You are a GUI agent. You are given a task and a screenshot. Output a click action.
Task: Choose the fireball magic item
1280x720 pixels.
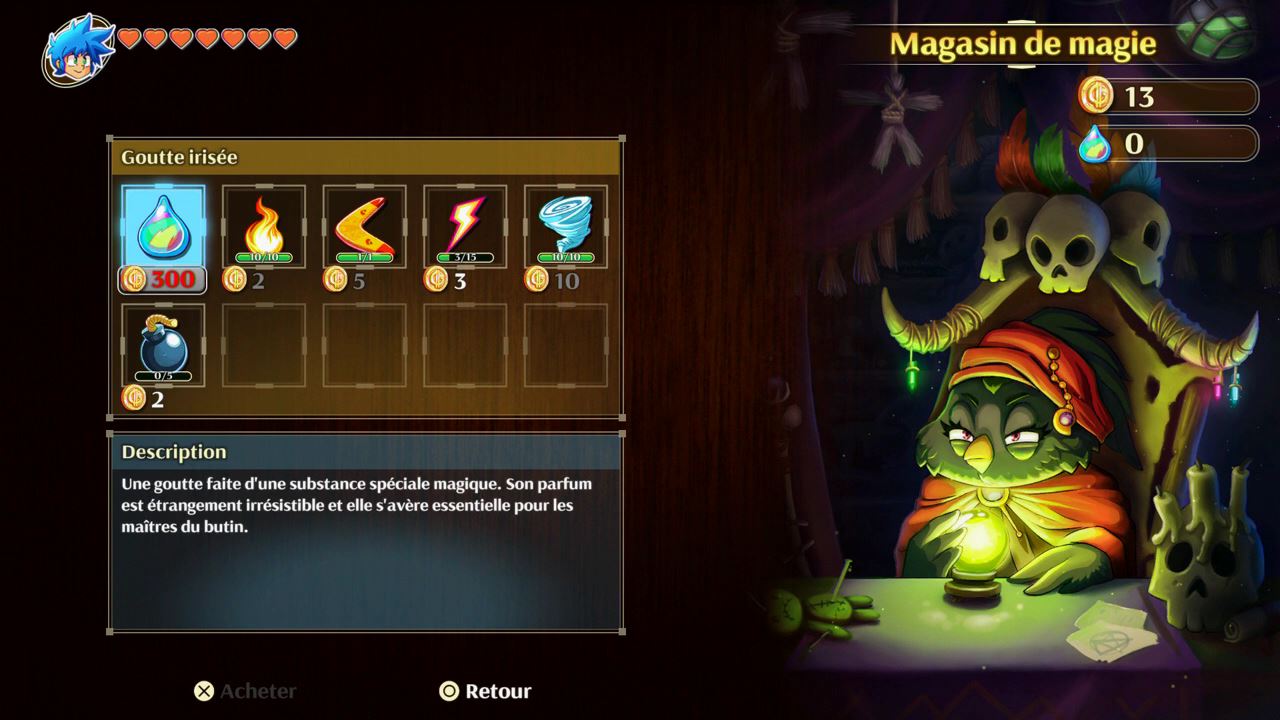pyautogui.click(x=264, y=227)
